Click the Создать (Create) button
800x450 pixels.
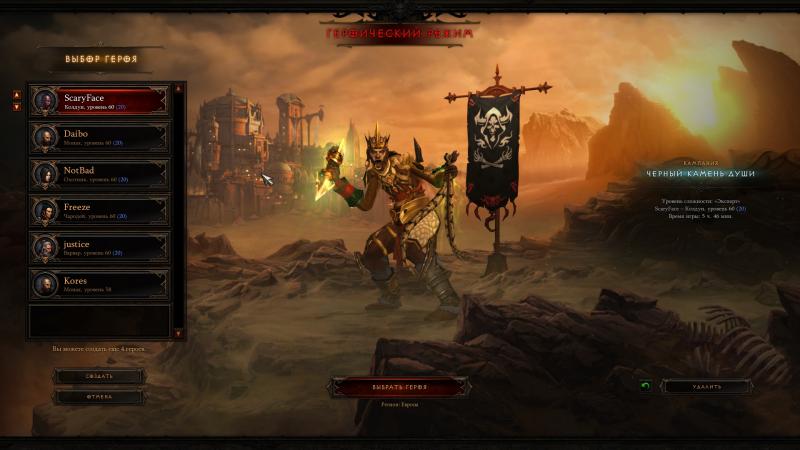(x=98, y=376)
